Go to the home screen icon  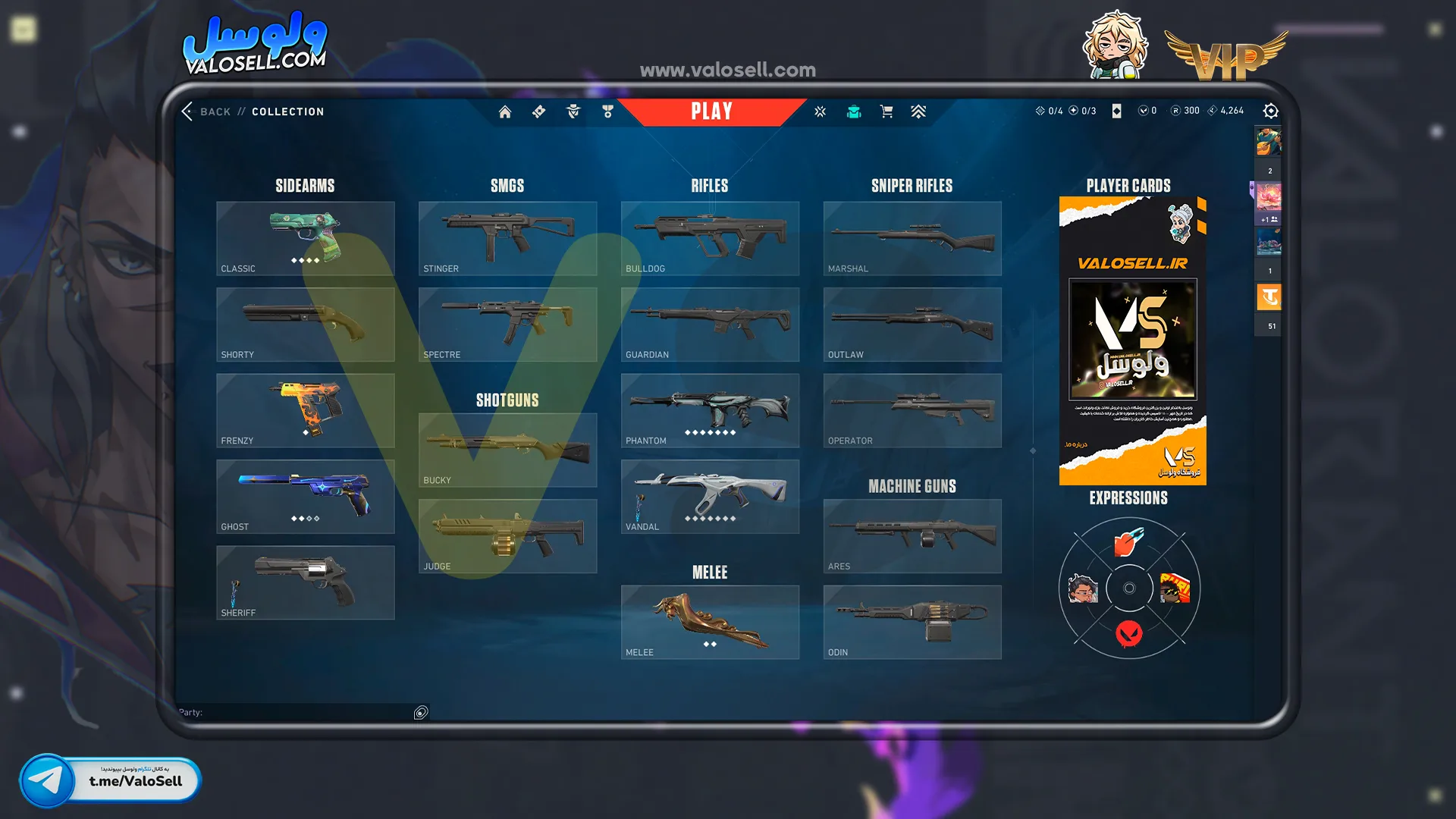(x=505, y=112)
